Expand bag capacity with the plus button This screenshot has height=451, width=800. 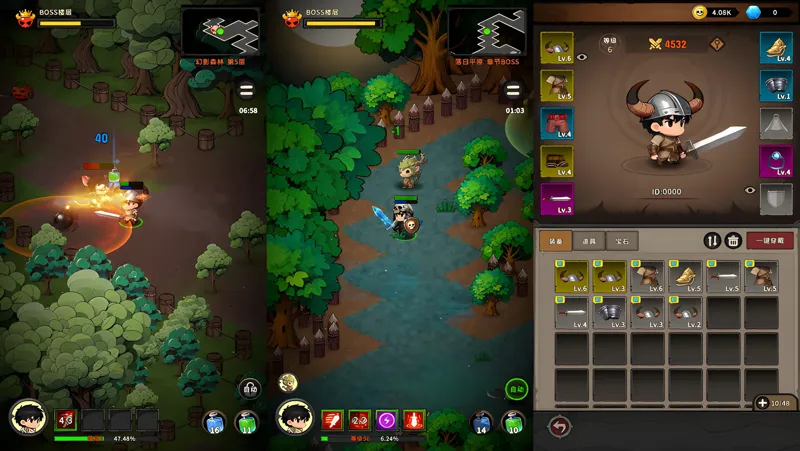pos(762,403)
